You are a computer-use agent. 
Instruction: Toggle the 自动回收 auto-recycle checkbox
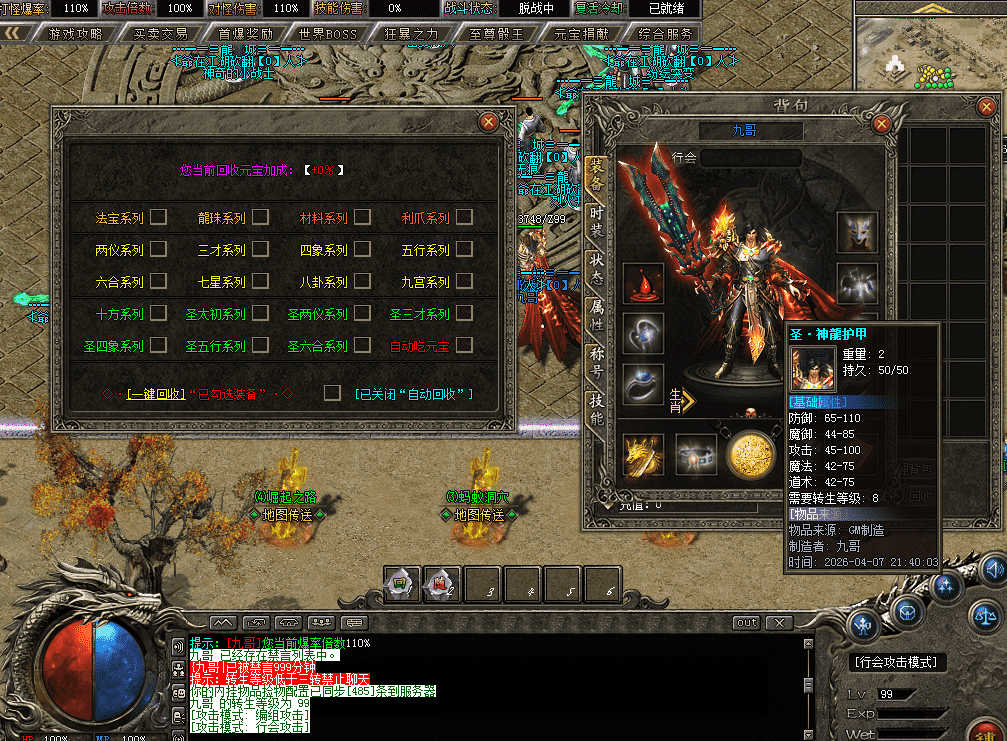point(332,394)
